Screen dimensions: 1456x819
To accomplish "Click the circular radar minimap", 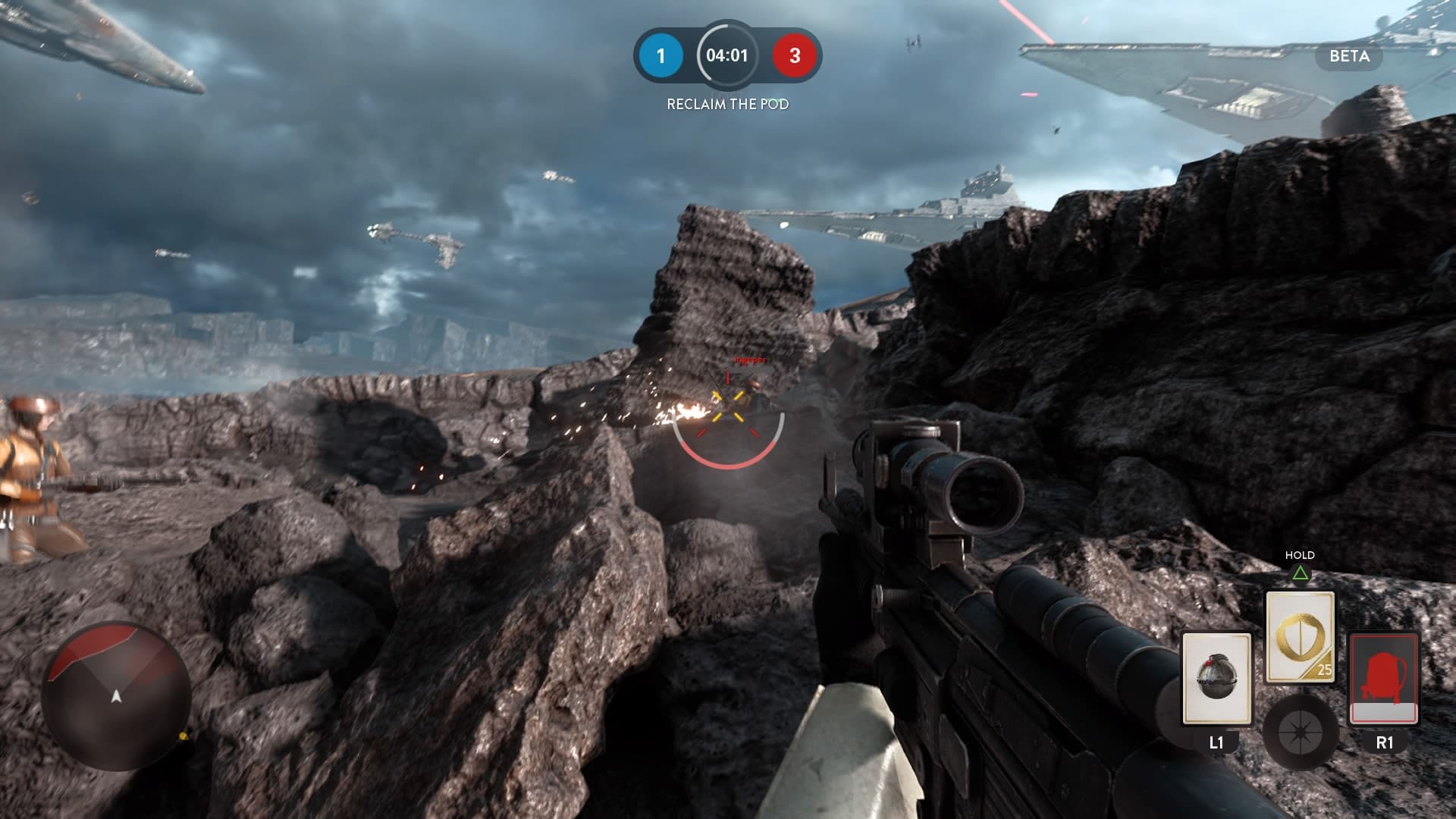I will pos(116,695).
